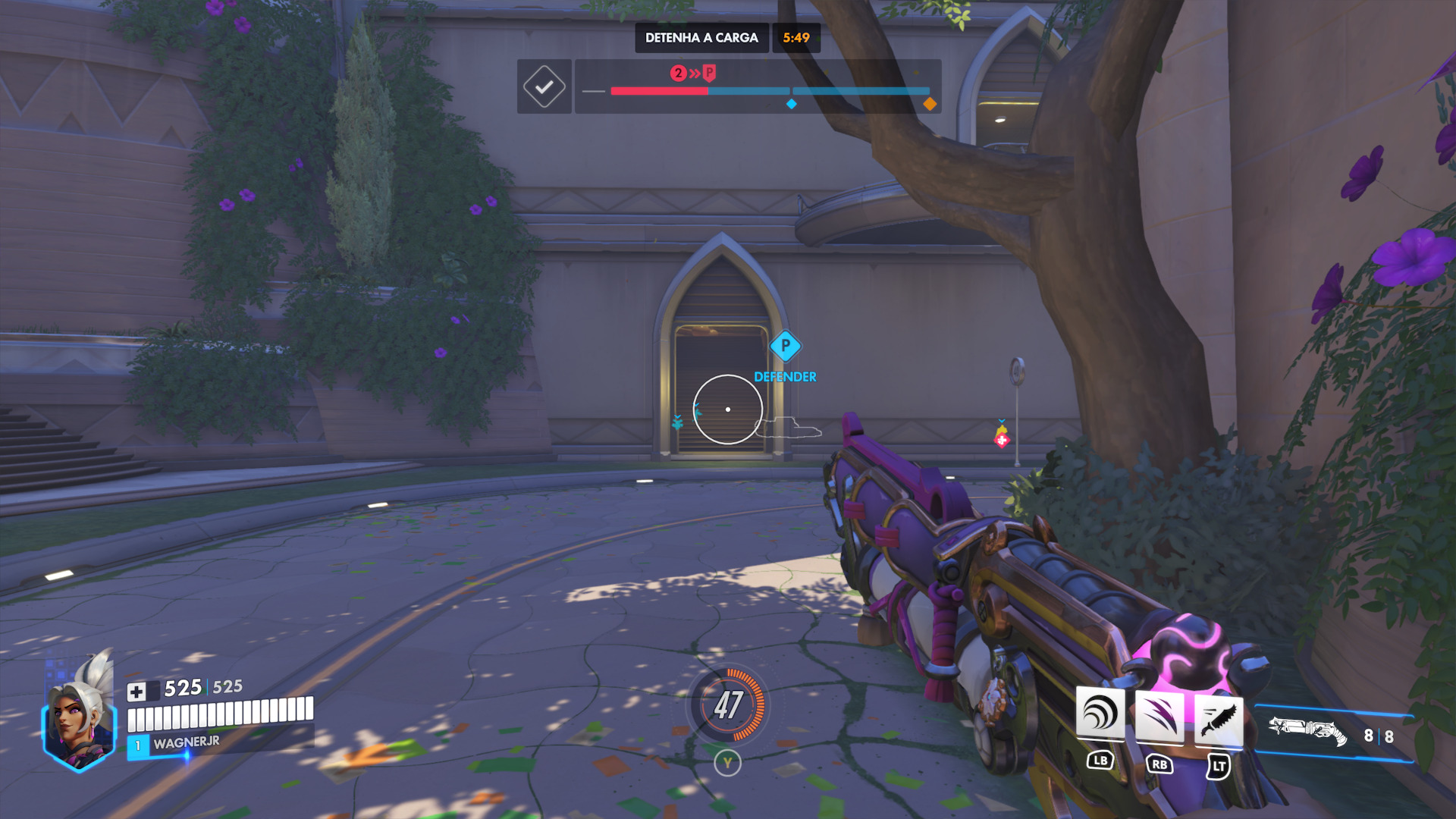Activate the ultimate charge meter

728,705
